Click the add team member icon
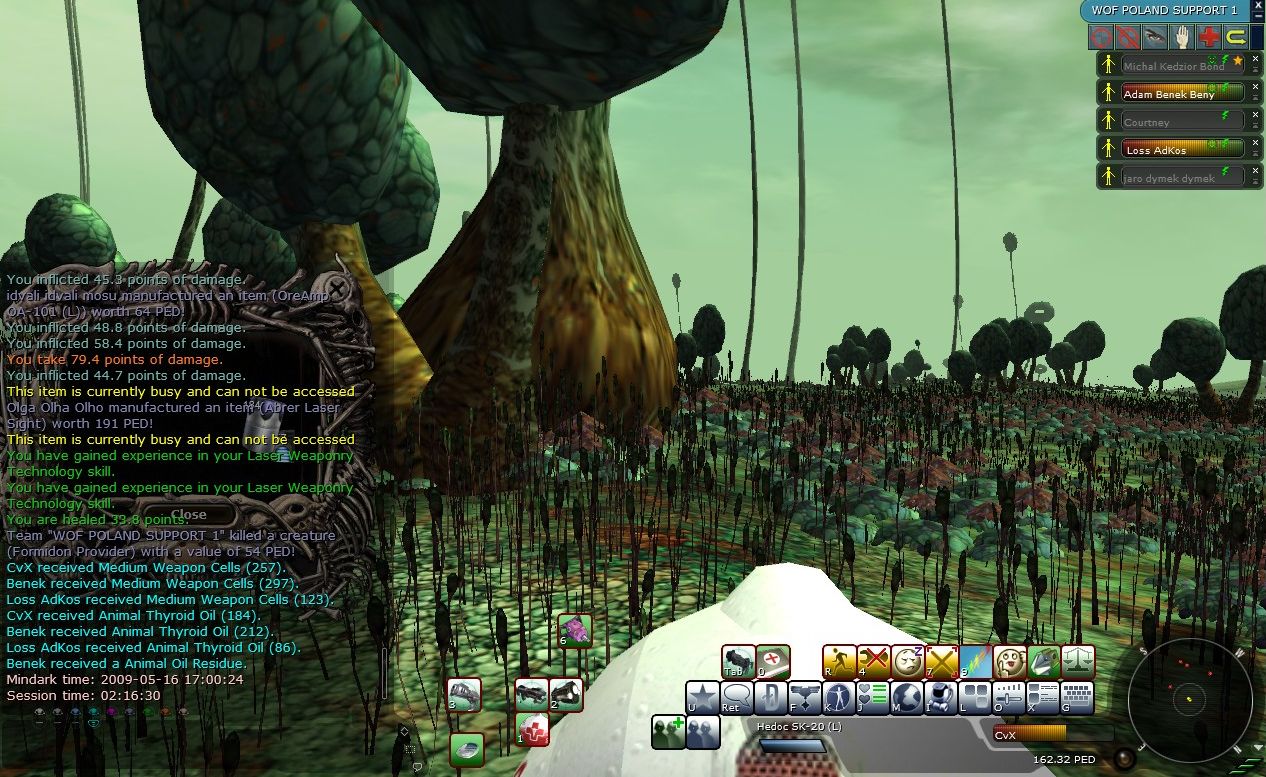The width and height of the screenshot is (1266, 777). tap(668, 731)
